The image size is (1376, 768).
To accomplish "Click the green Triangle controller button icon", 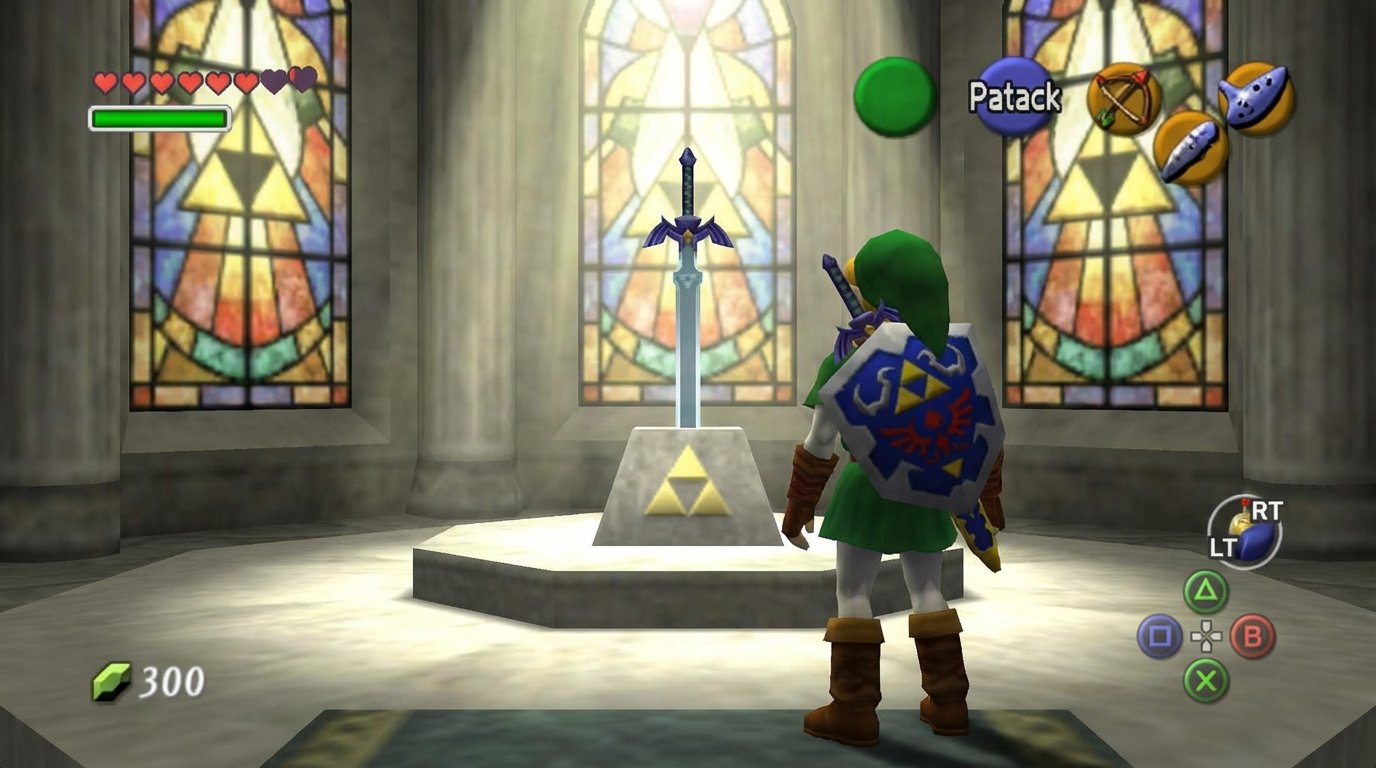I will coord(1205,591).
